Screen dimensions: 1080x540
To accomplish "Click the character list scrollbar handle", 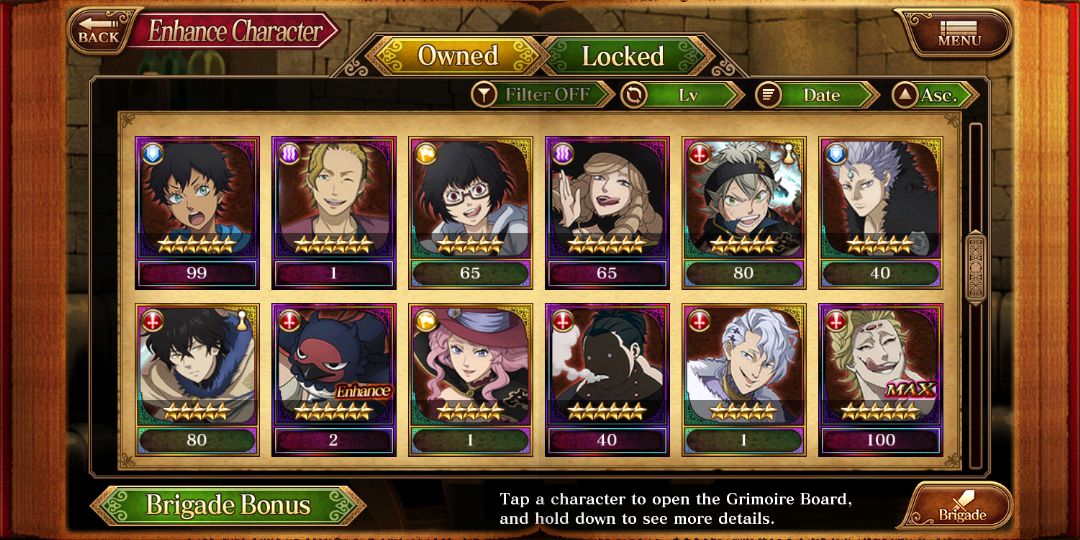I will [x=975, y=266].
